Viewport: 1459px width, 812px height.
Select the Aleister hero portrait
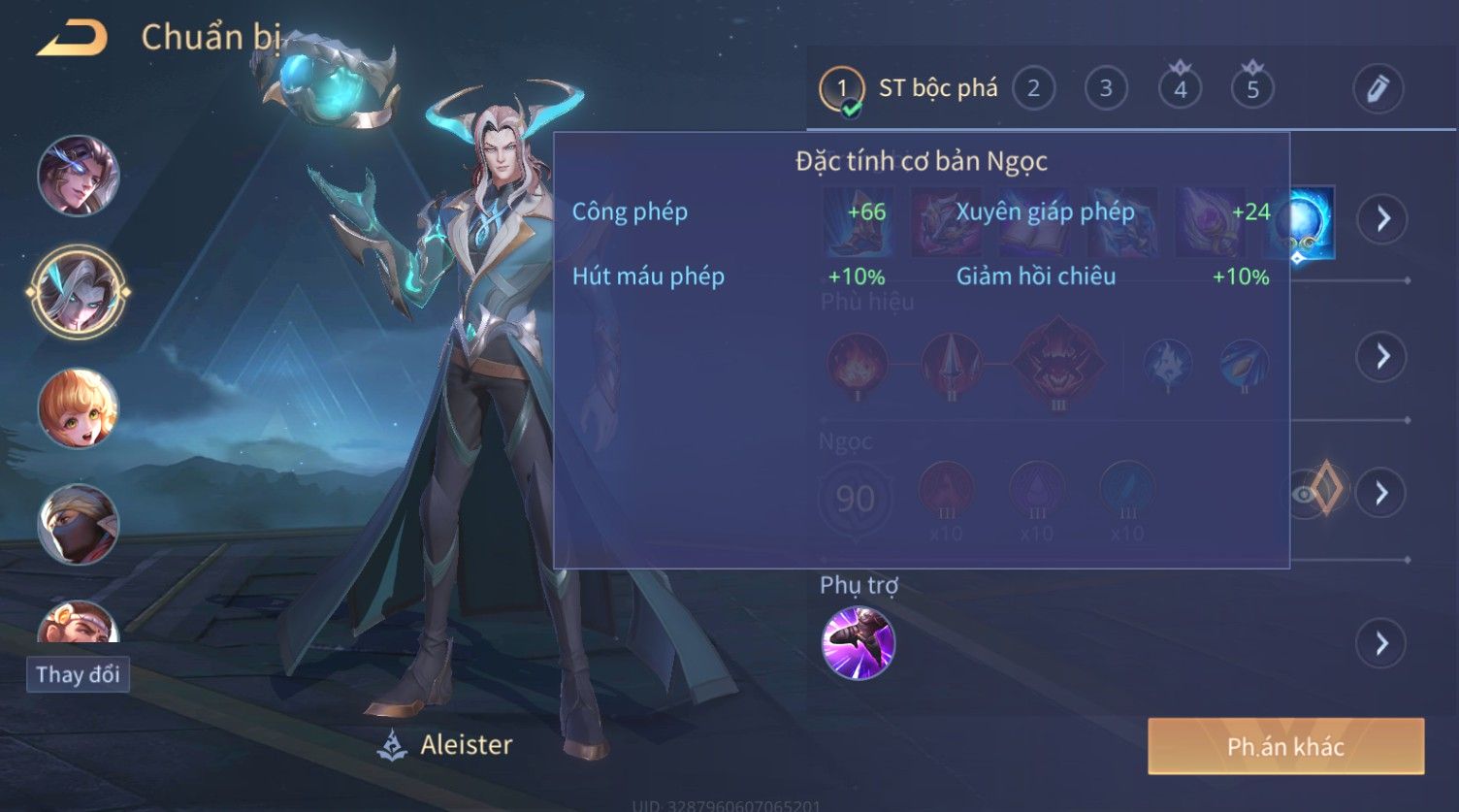[x=78, y=291]
